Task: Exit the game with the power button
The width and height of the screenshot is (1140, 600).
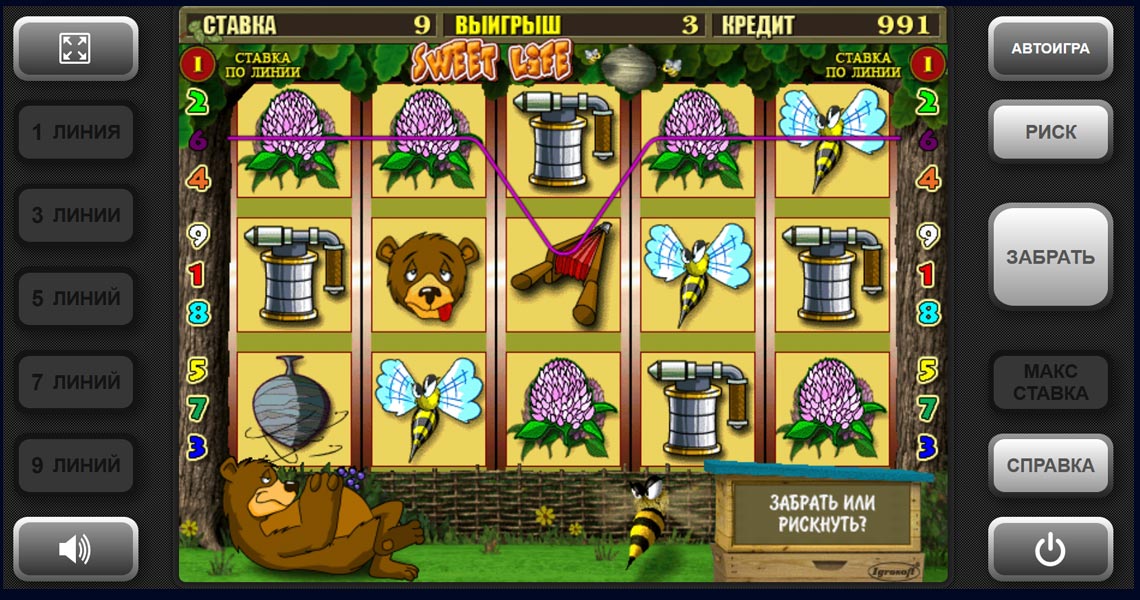Action: [1050, 549]
